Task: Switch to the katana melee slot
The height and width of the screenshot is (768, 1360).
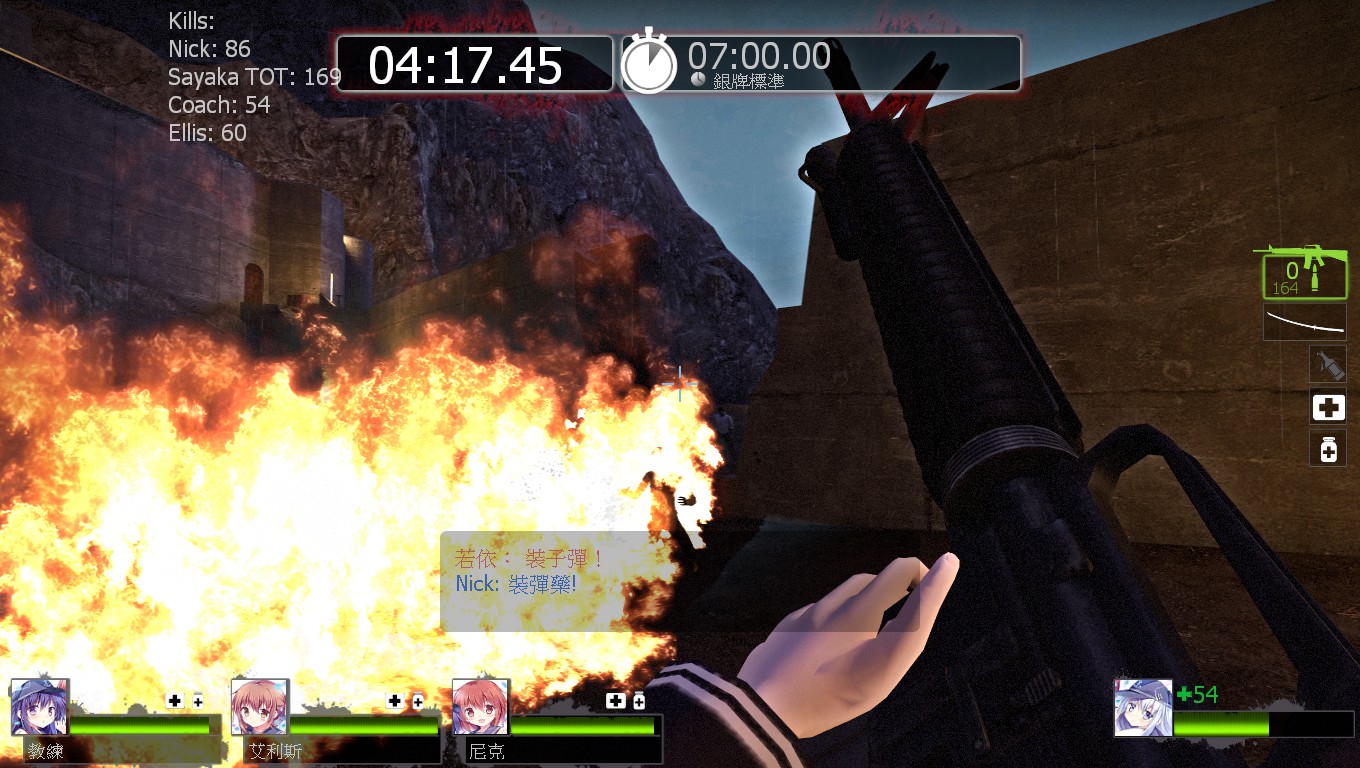Action: (1305, 322)
